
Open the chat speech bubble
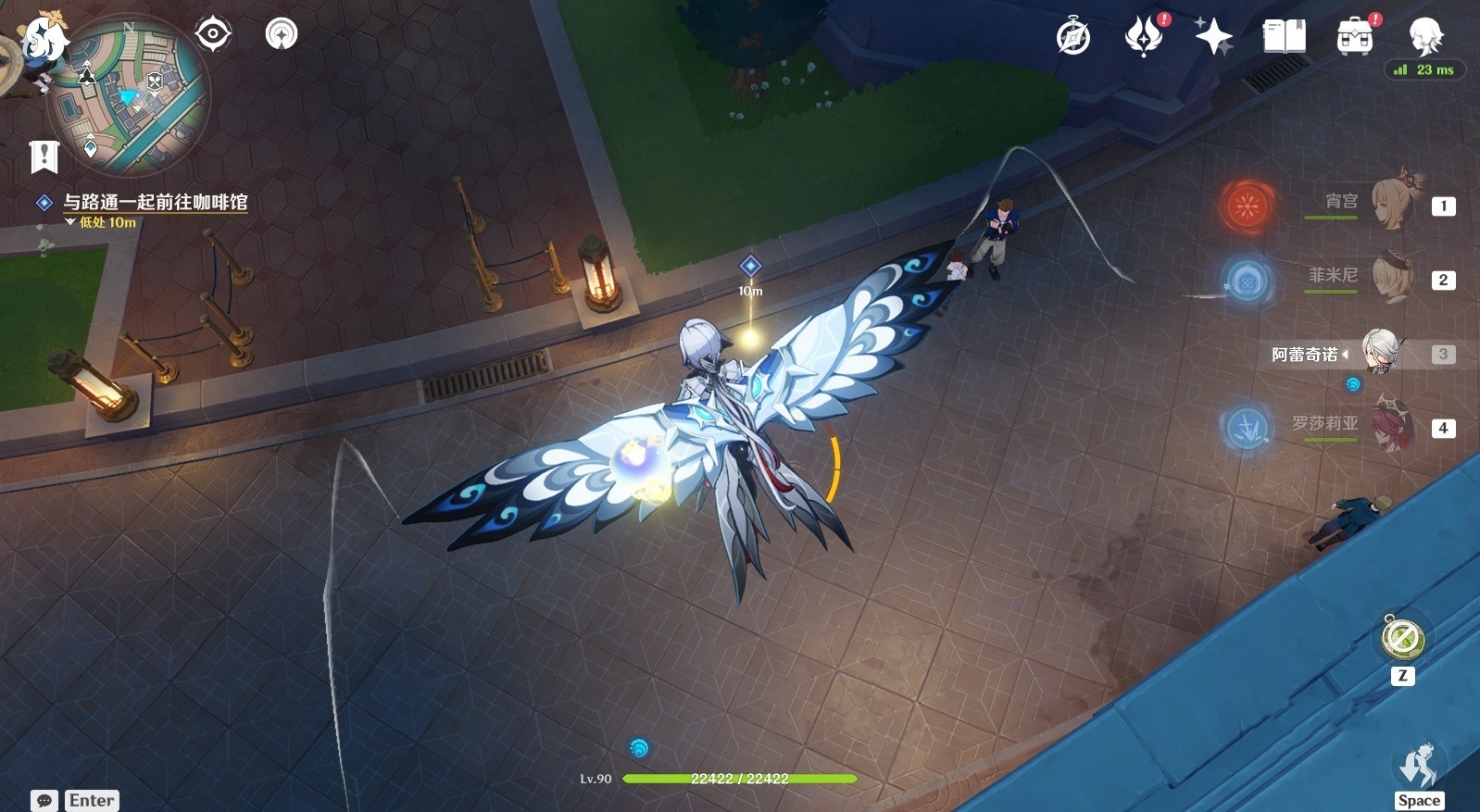(x=44, y=801)
